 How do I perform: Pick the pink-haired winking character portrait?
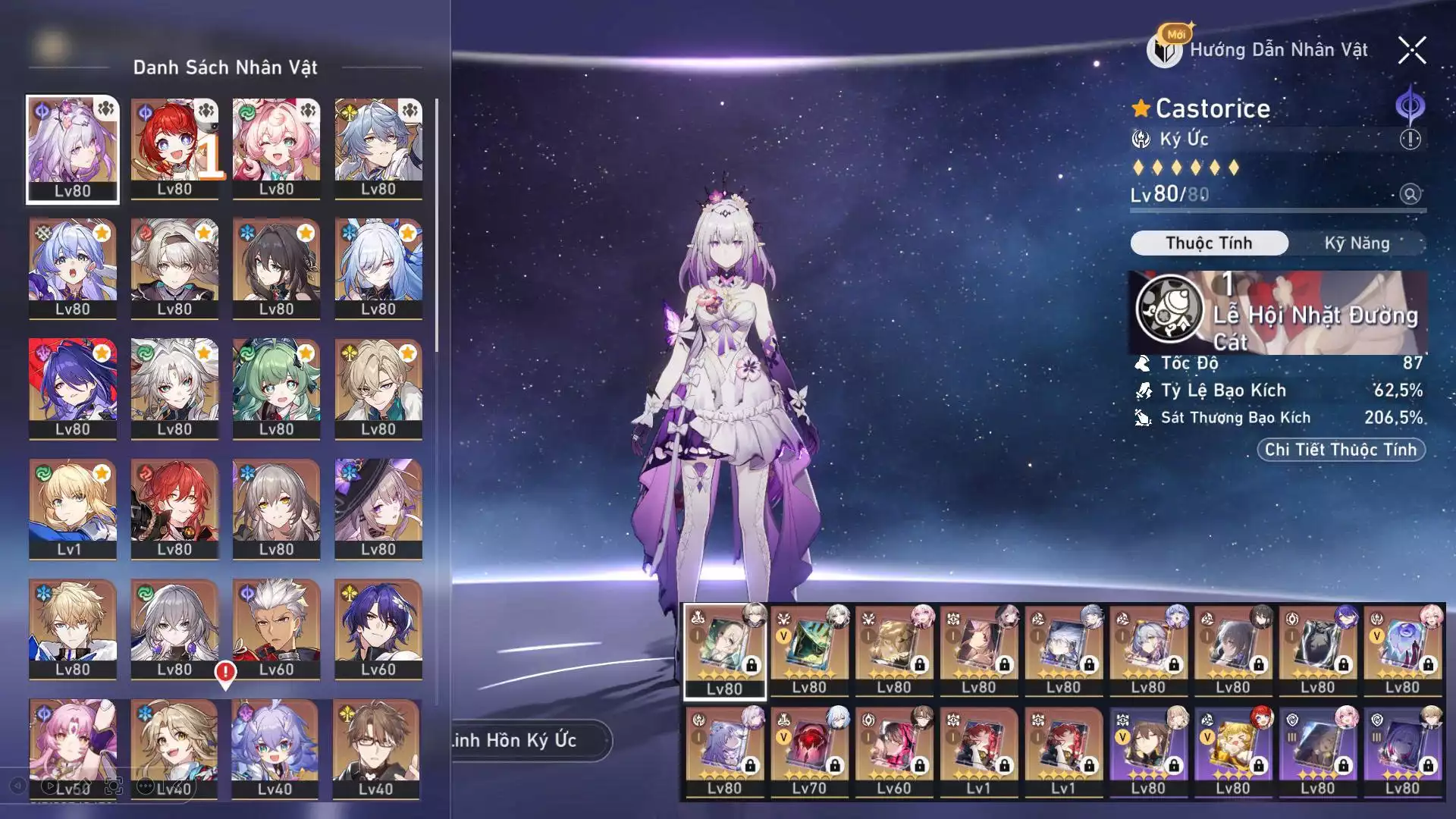(276, 149)
